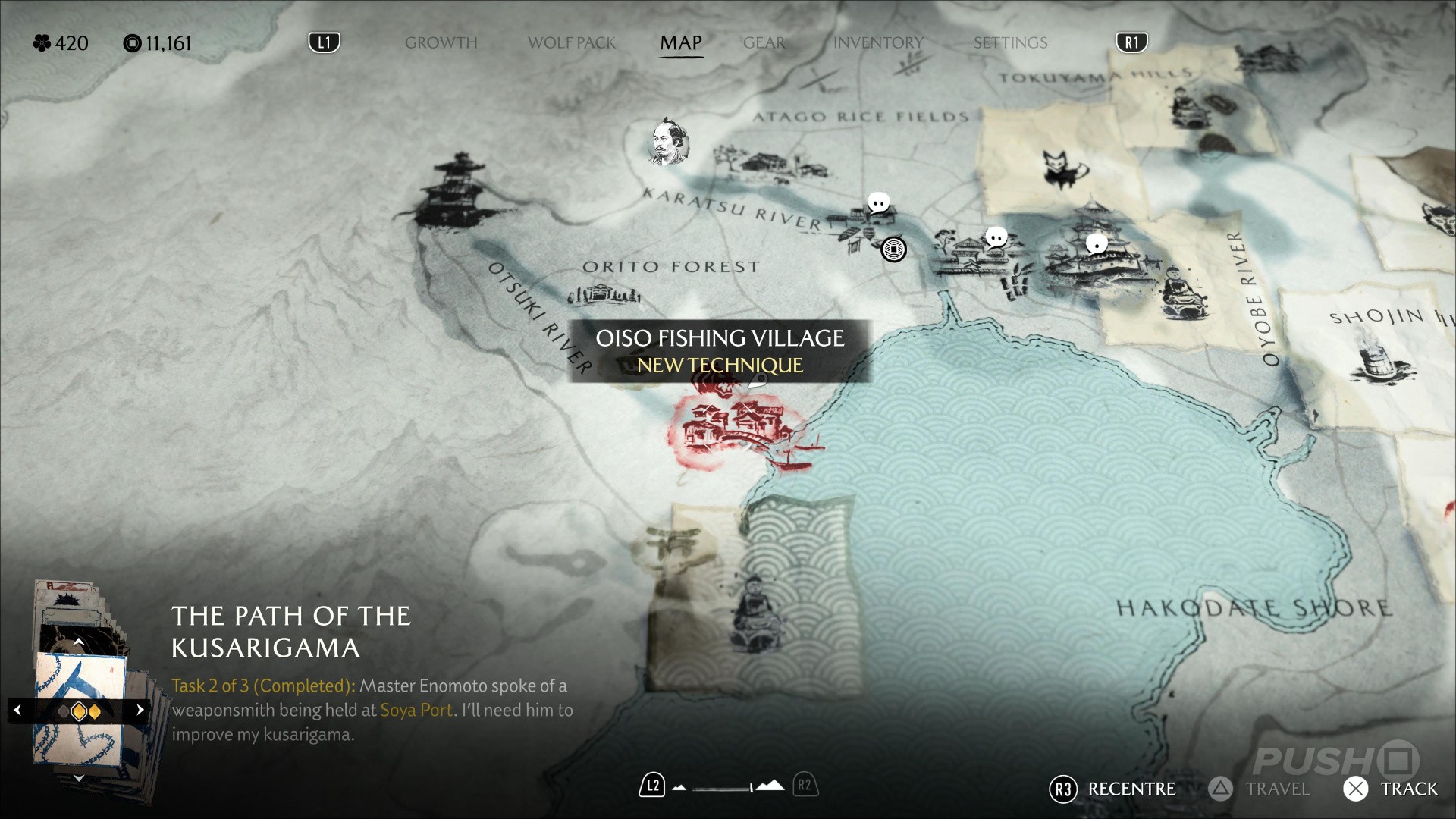Open the Wolf Pack tab
This screenshot has height=819, width=1456.
(571, 43)
